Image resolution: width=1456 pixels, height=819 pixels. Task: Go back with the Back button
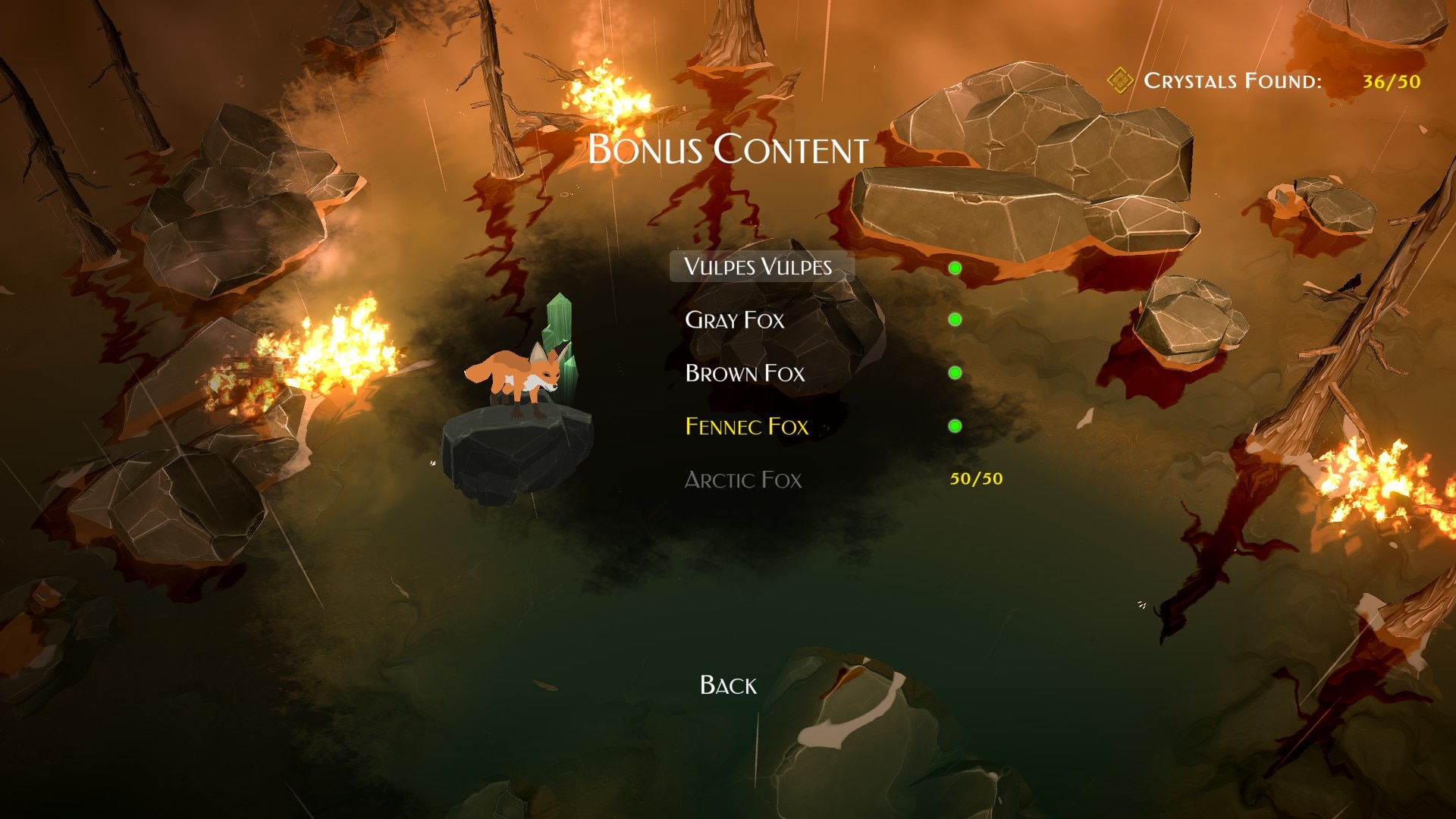tap(728, 685)
